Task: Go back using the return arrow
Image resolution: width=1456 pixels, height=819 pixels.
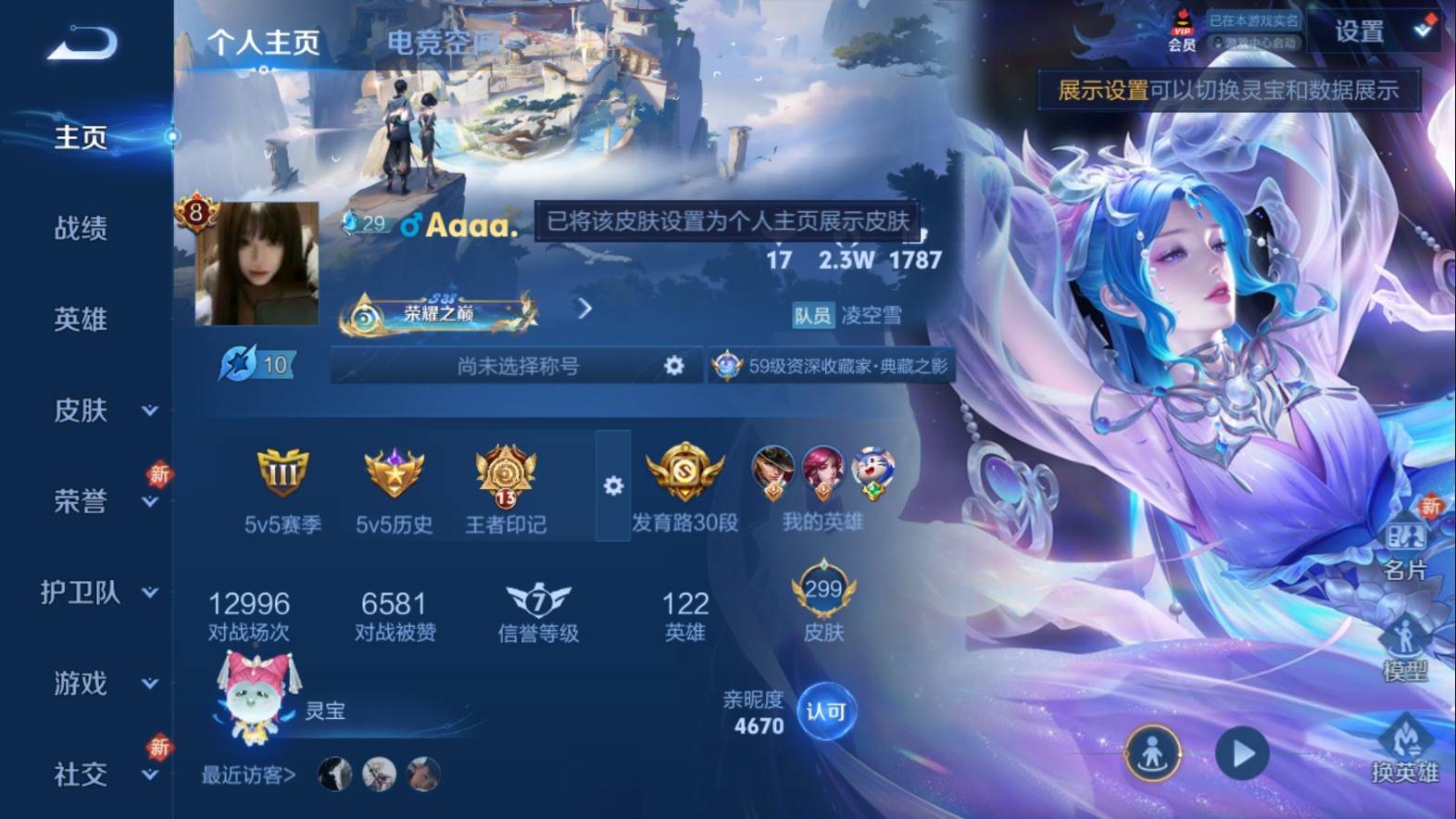Action: click(x=82, y=43)
